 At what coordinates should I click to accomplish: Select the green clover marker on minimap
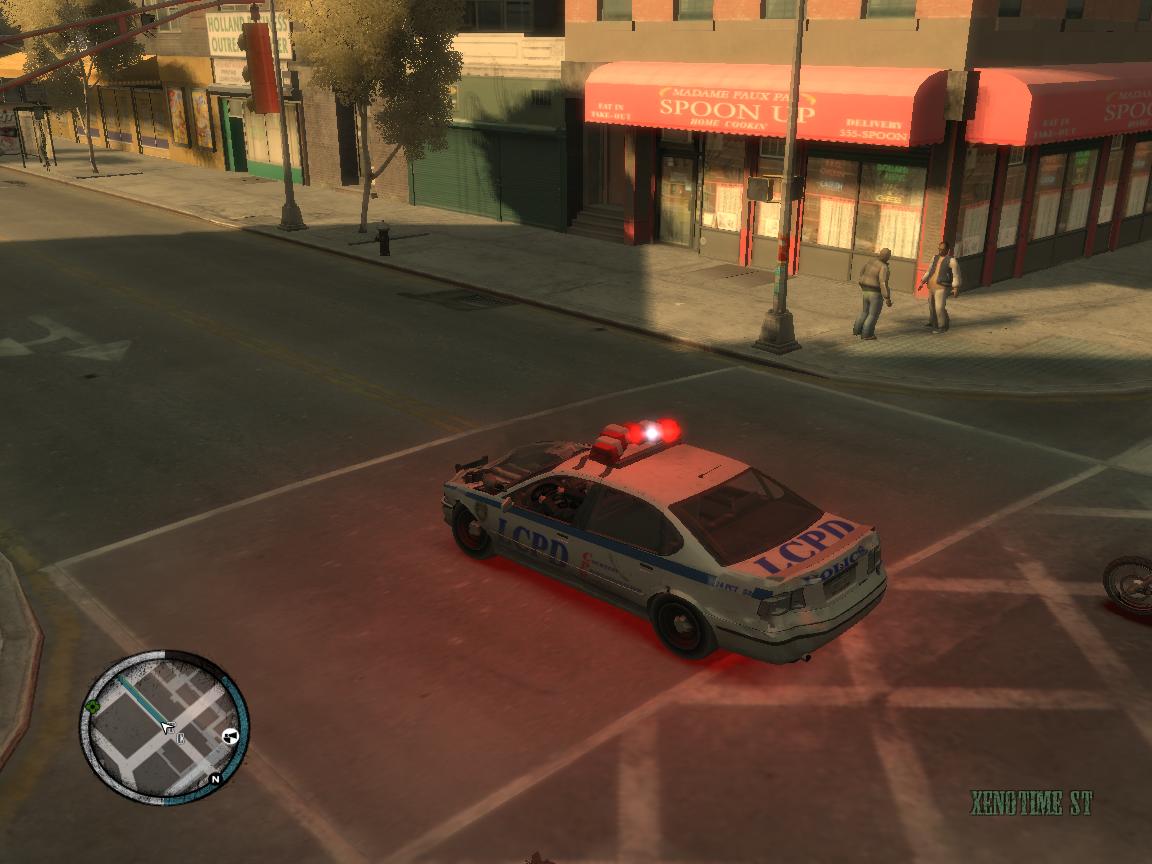[x=92, y=706]
